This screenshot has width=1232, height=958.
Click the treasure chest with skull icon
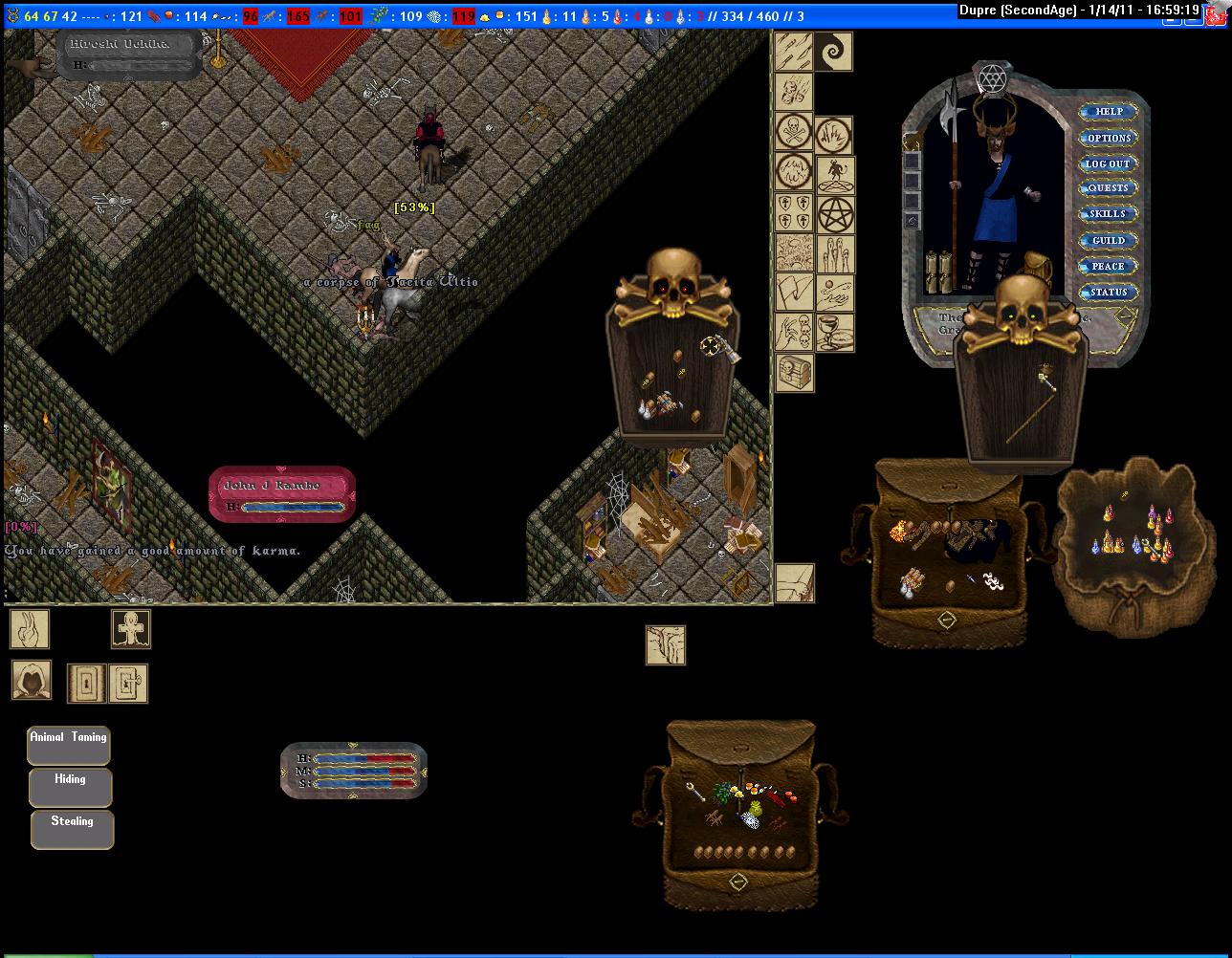pos(794,372)
